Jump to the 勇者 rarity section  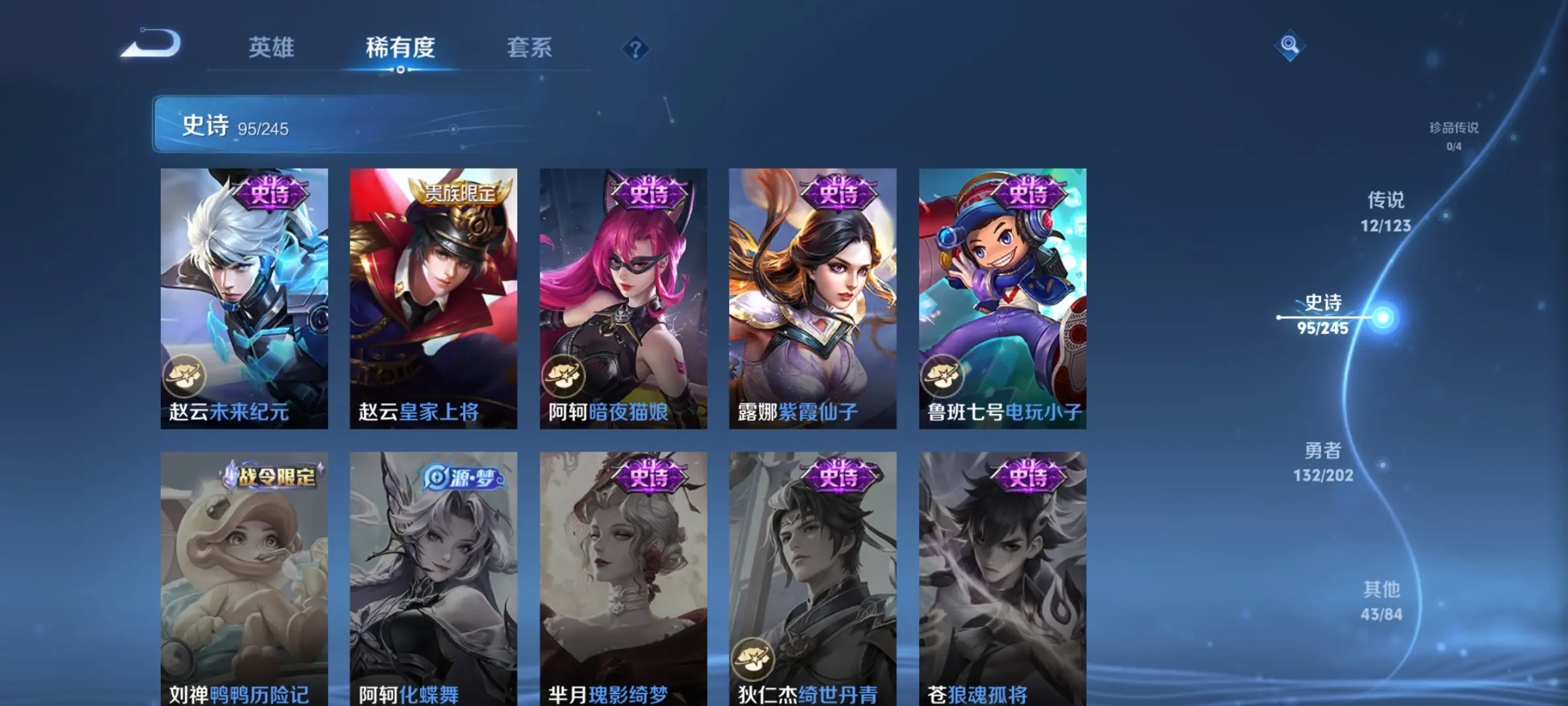pyautogui.click(x=1323, y=462)
